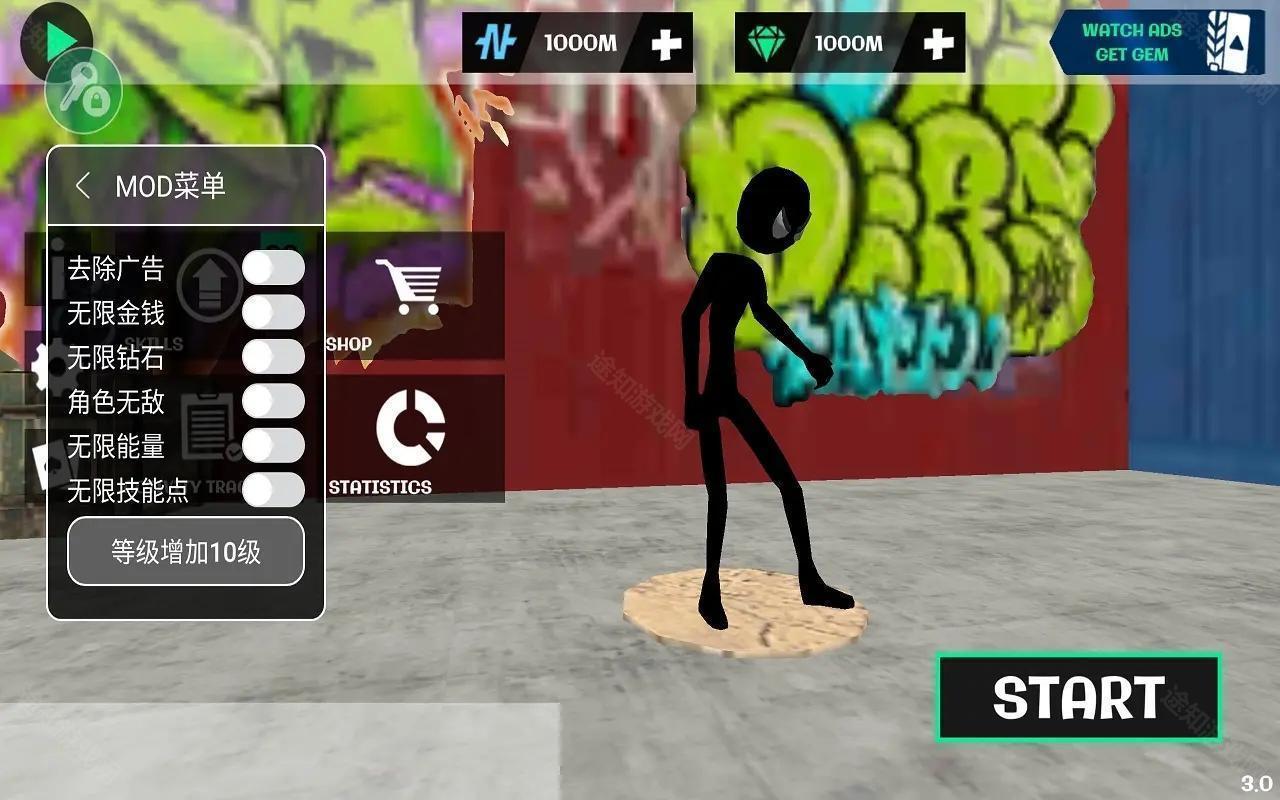Image resolution: width=1280 pixels, height=800 pixels.
Task: Click the 等级增加10级 button
Action: pos(186,551)
